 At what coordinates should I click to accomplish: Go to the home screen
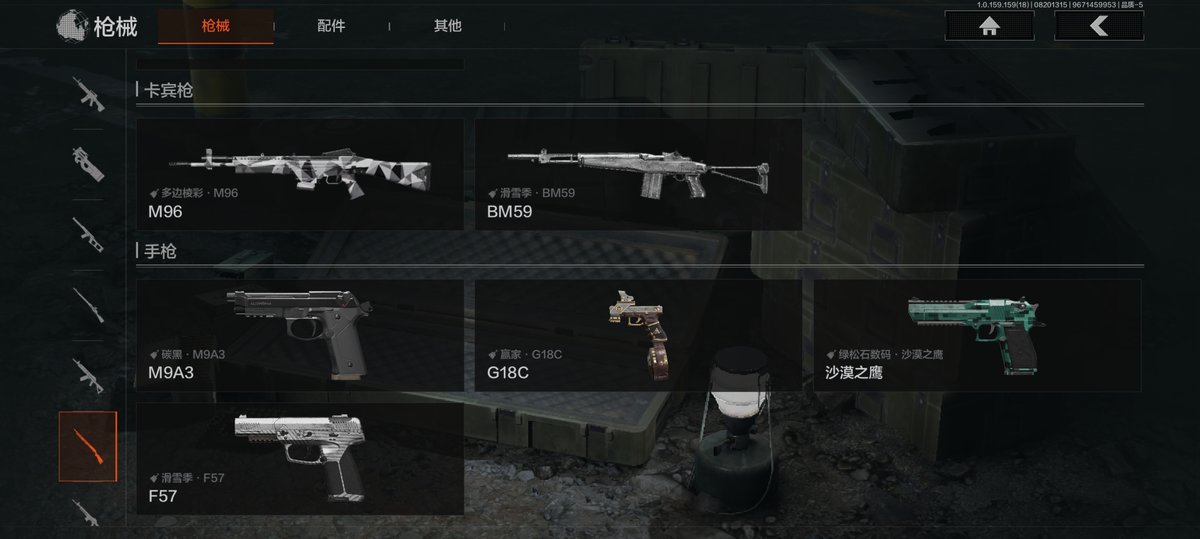(989, 26)
